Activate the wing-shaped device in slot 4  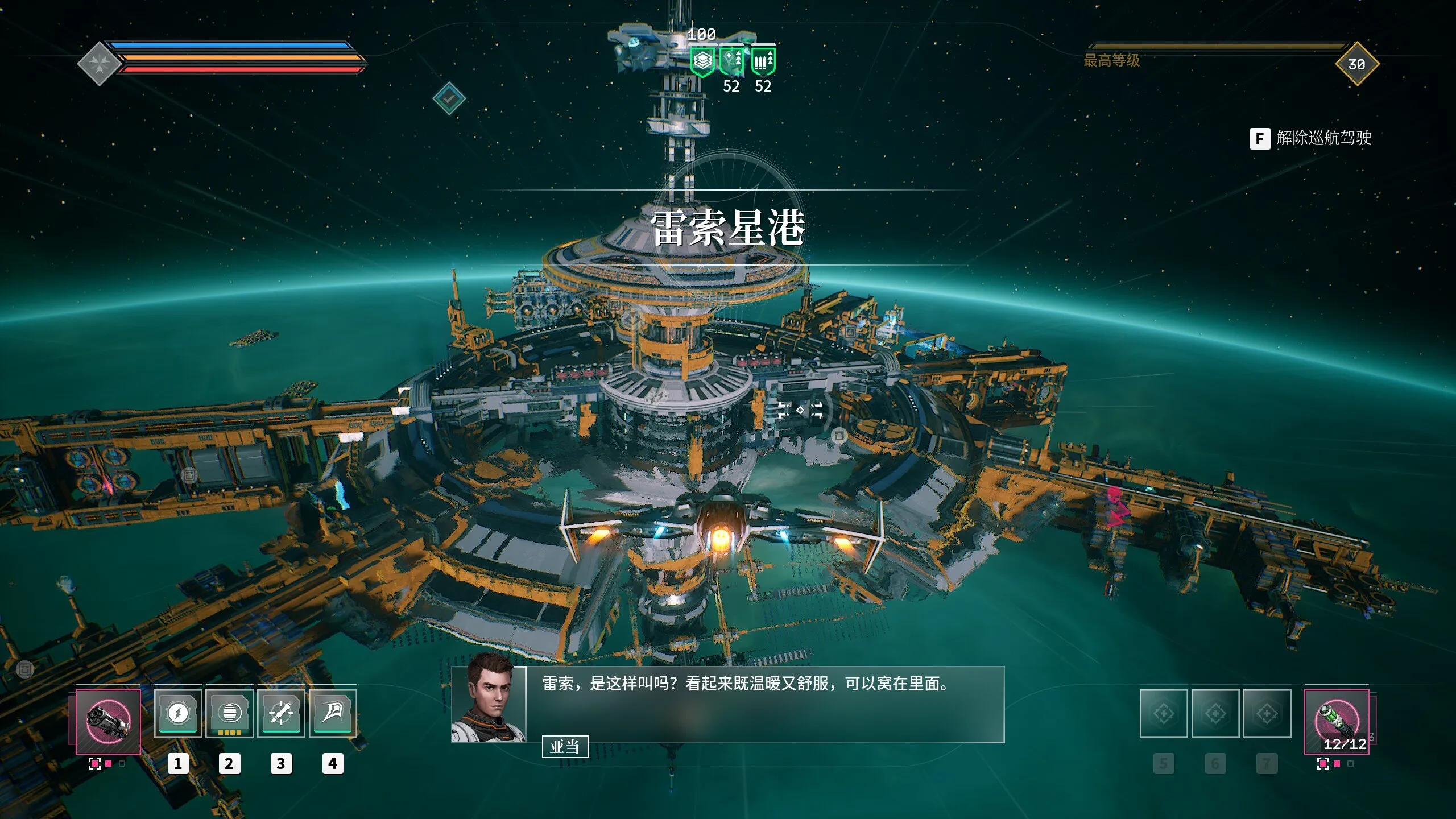pyautogui.click(x=333, y=713)
